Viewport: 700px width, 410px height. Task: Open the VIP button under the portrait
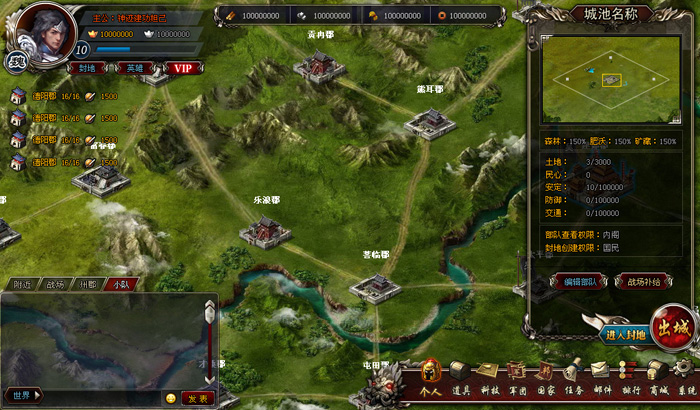(182, 68)
